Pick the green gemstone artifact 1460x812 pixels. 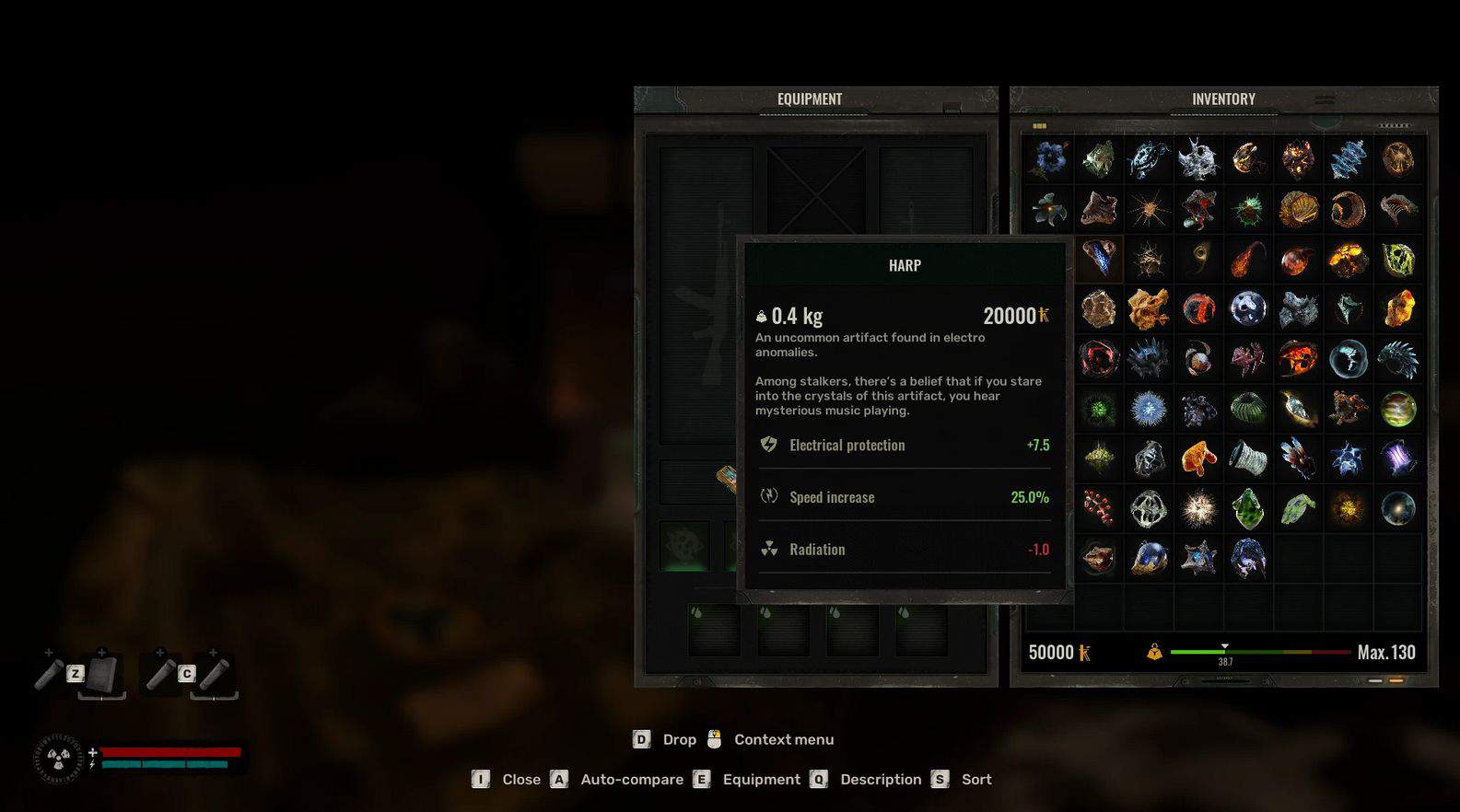(x=1248, y=508)
